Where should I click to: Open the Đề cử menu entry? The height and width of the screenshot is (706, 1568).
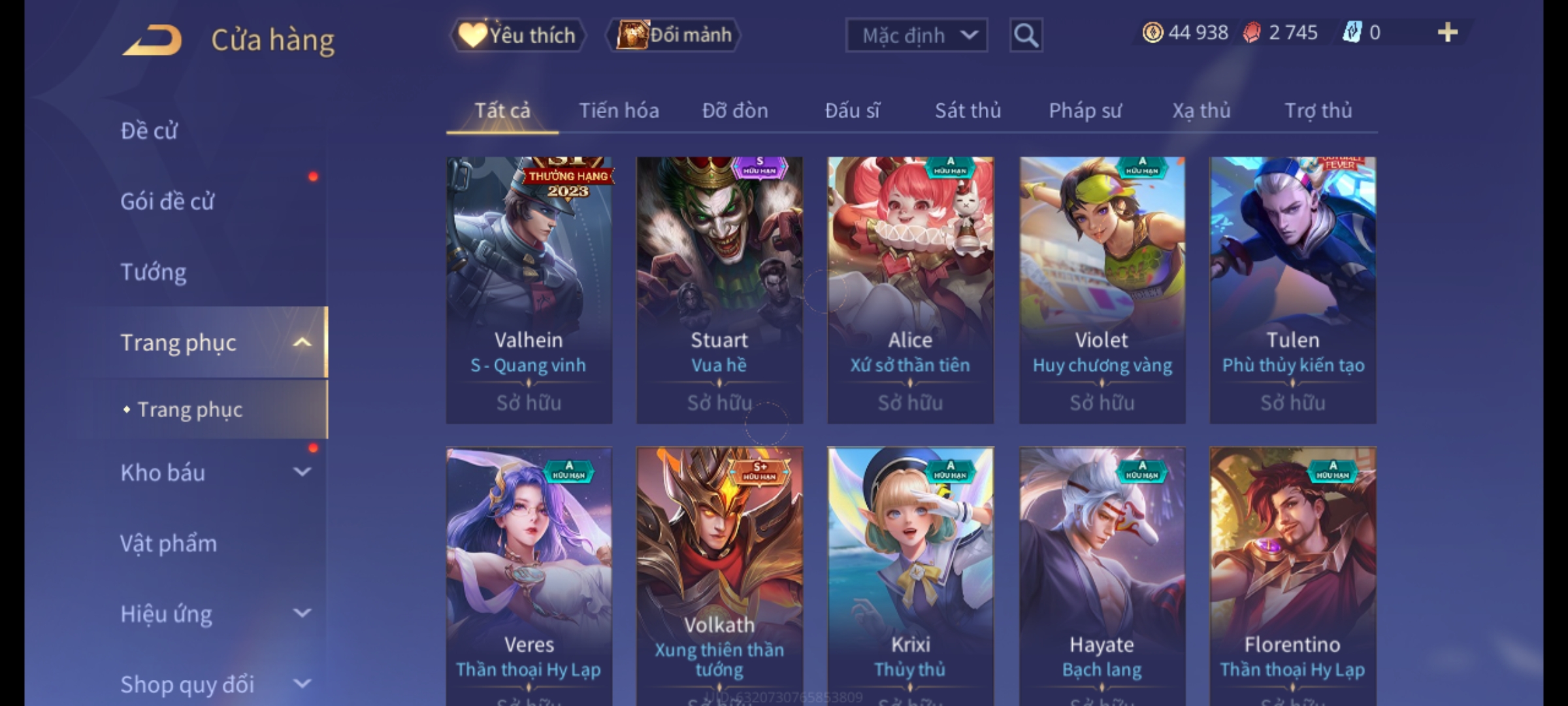coord(149,131)
